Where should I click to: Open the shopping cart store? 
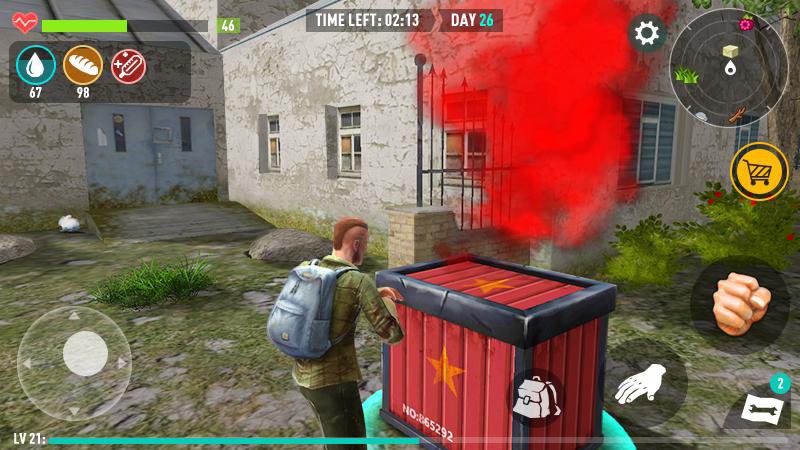759,172
